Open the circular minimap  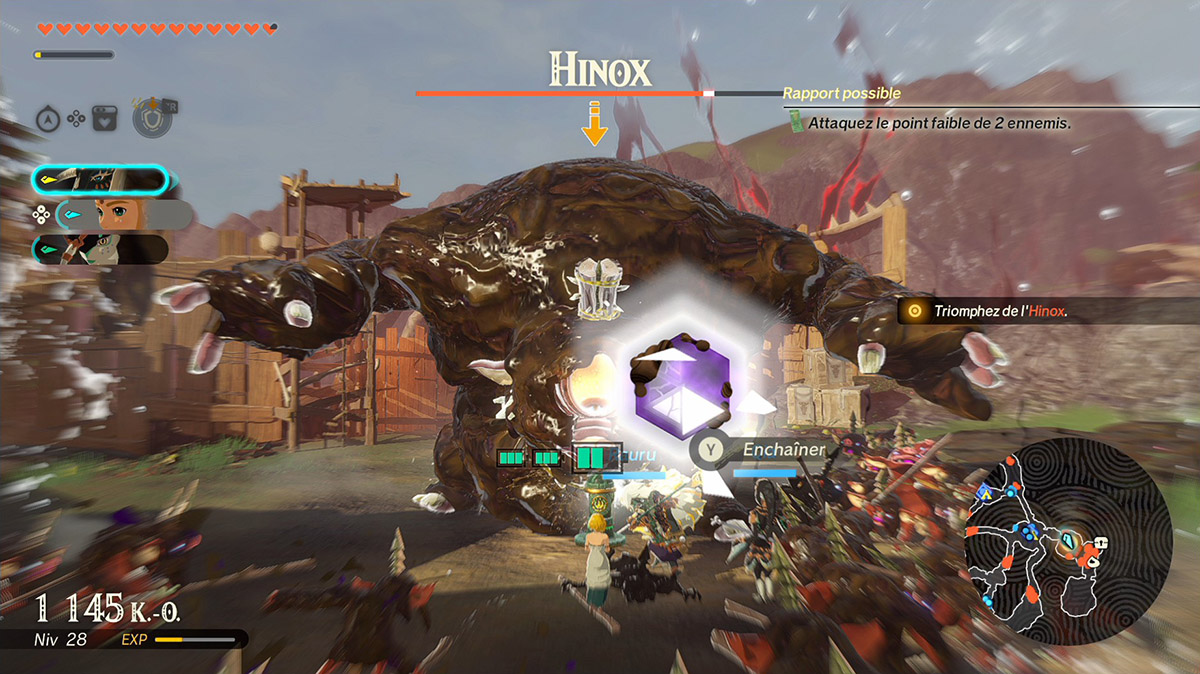(1066, 541)
